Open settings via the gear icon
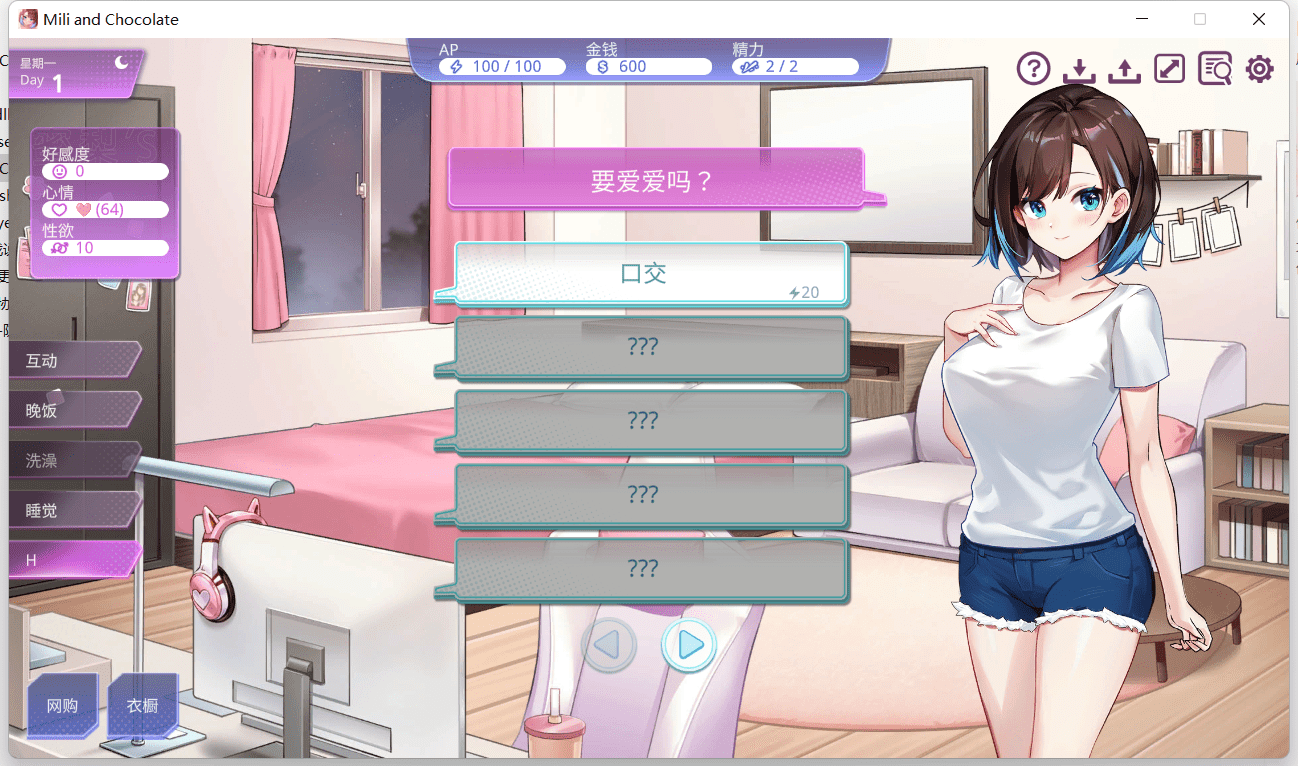This screenshot has width=1298, height=766. tap(1259, 68)
